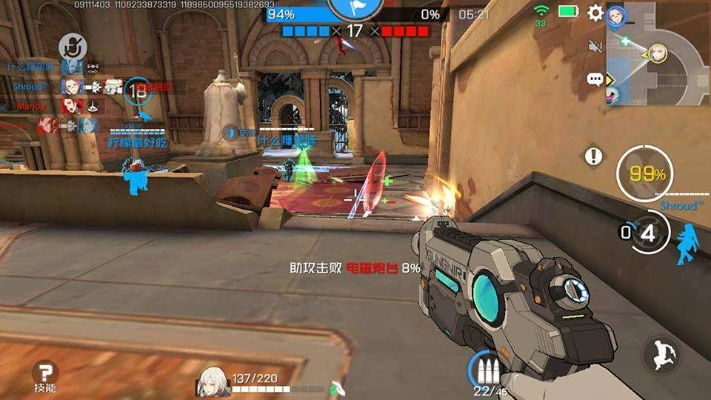Open the settings gear menu
The height and width of the screenshot is (400, 711).
click(x=595, y=13)
